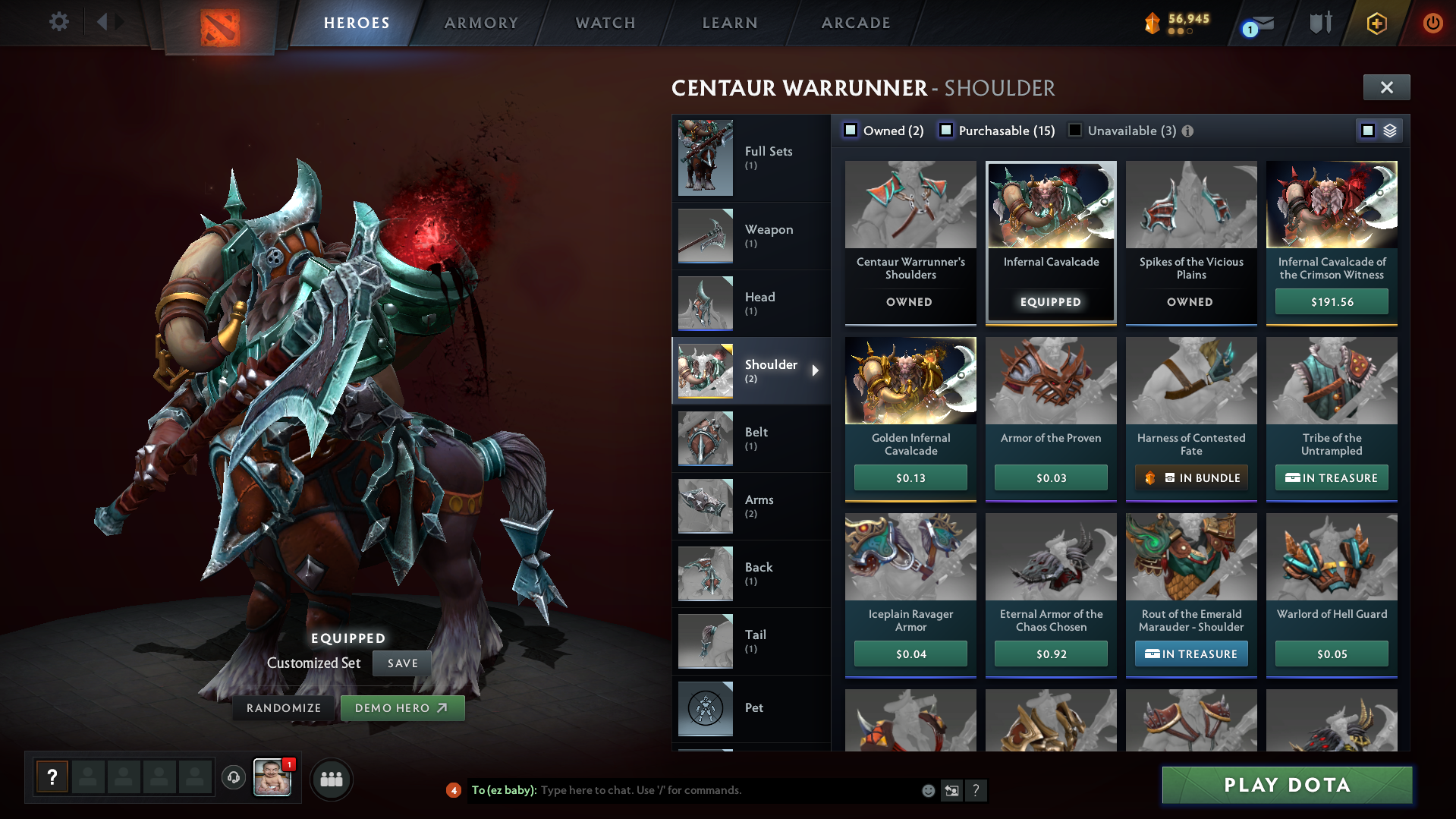Choose the Belt slot category
Screen dimensions: 1456x819
click(750, 438)
